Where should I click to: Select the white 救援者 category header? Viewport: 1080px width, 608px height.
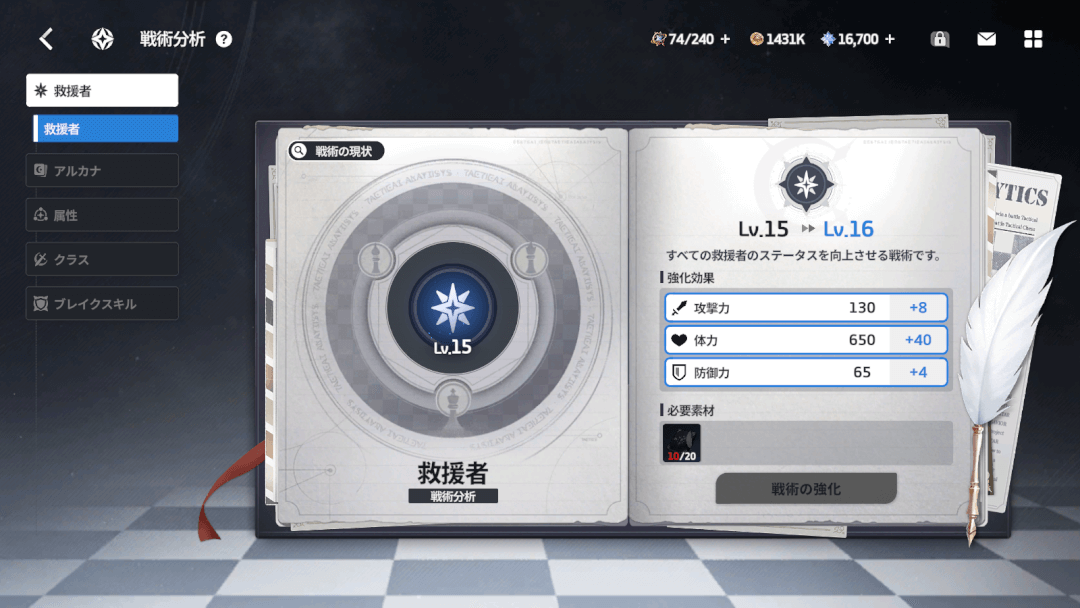[x=102, y=90]
